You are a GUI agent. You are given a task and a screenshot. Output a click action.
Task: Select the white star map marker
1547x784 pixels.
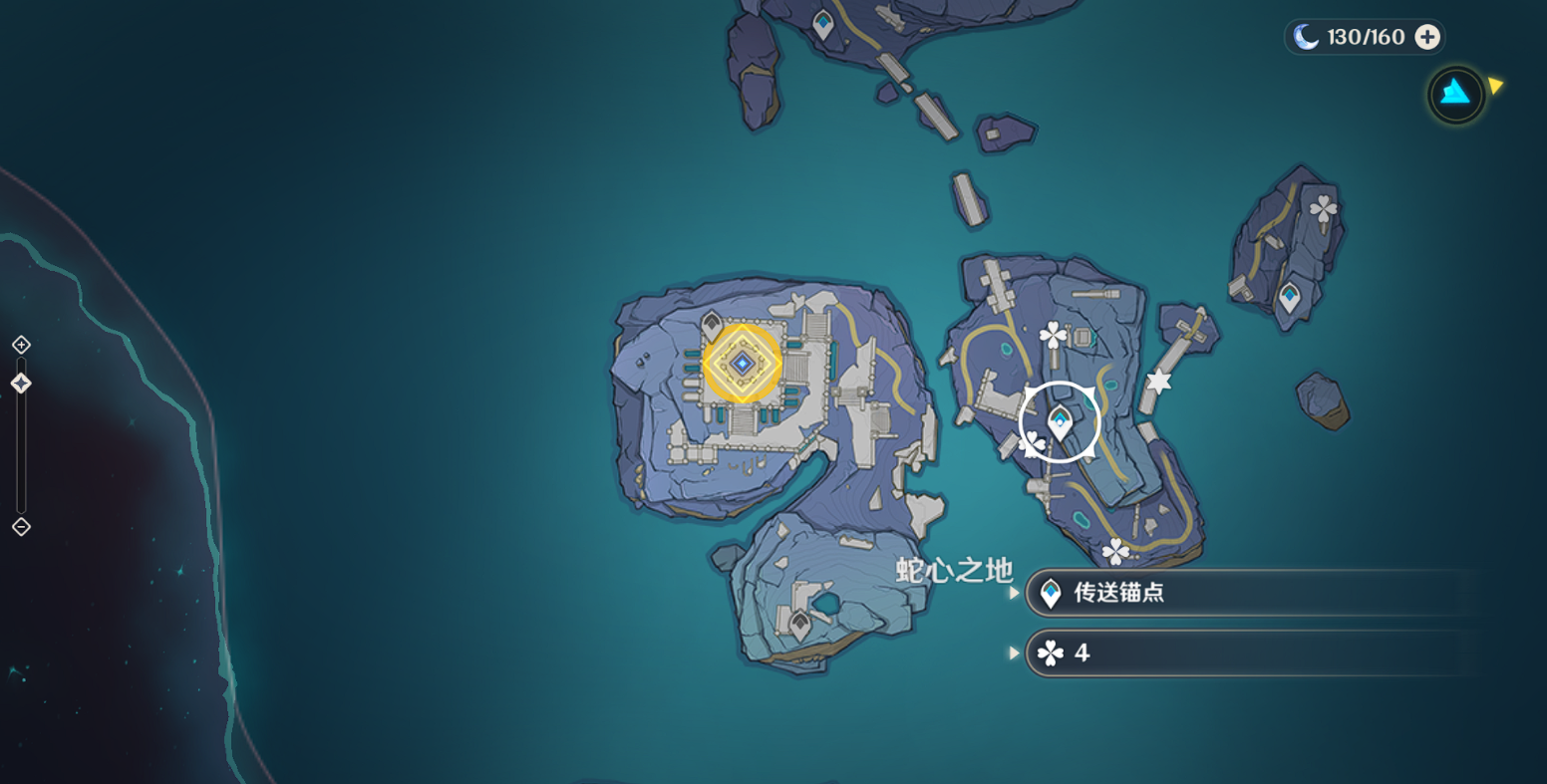(x=1157, y=381)
